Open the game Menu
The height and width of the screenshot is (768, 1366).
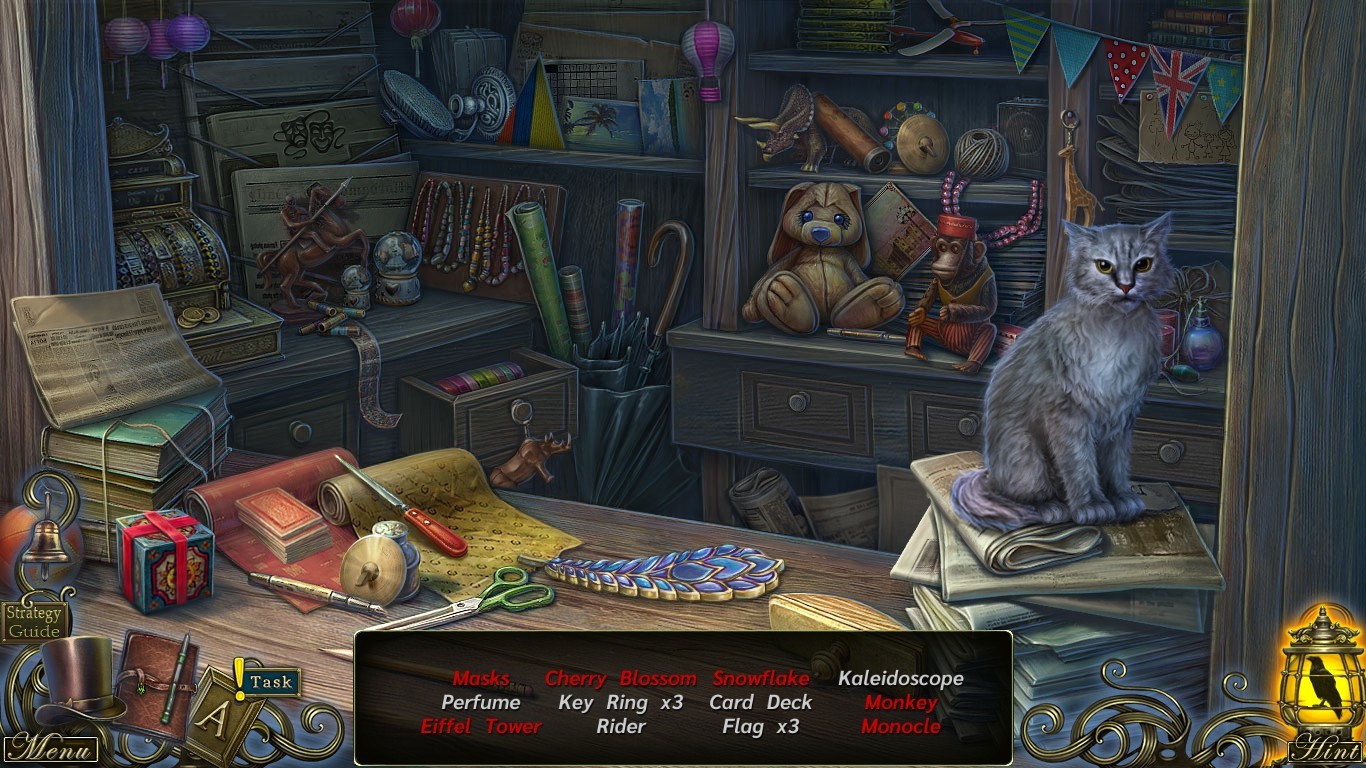(50, 747)
